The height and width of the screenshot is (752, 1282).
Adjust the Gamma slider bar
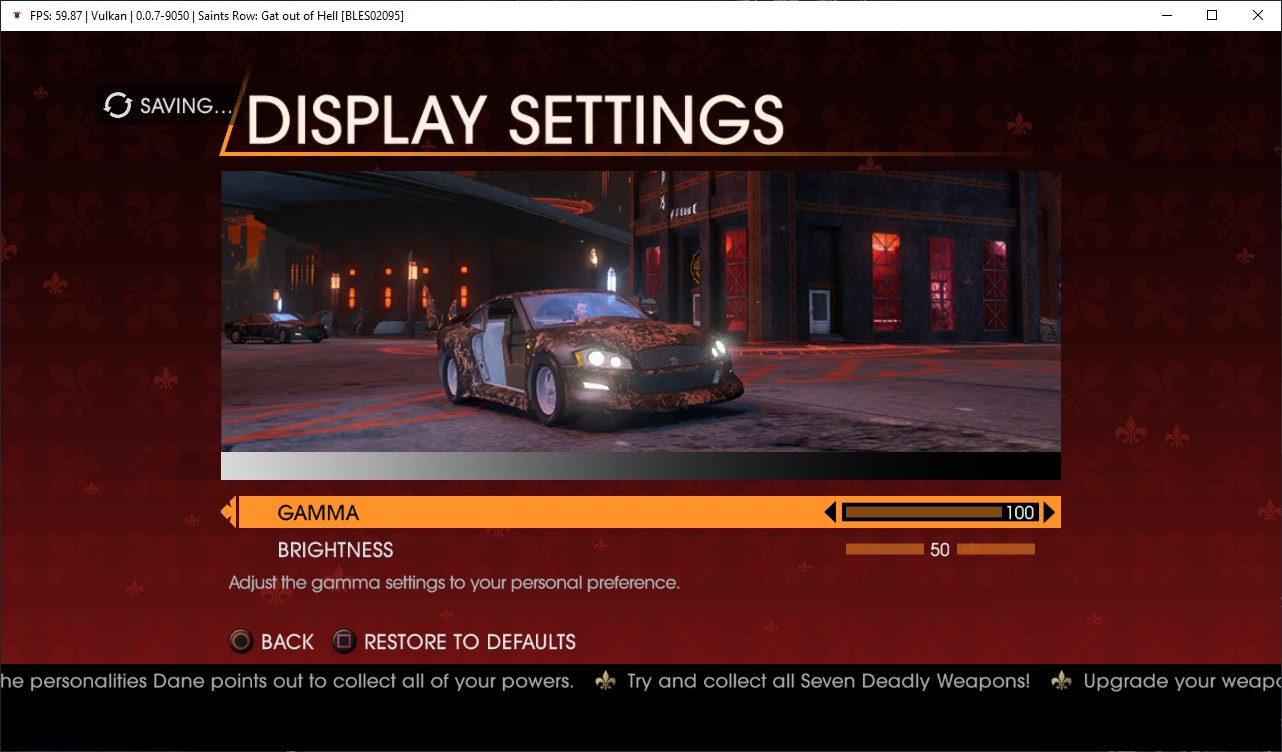point(938,513)
